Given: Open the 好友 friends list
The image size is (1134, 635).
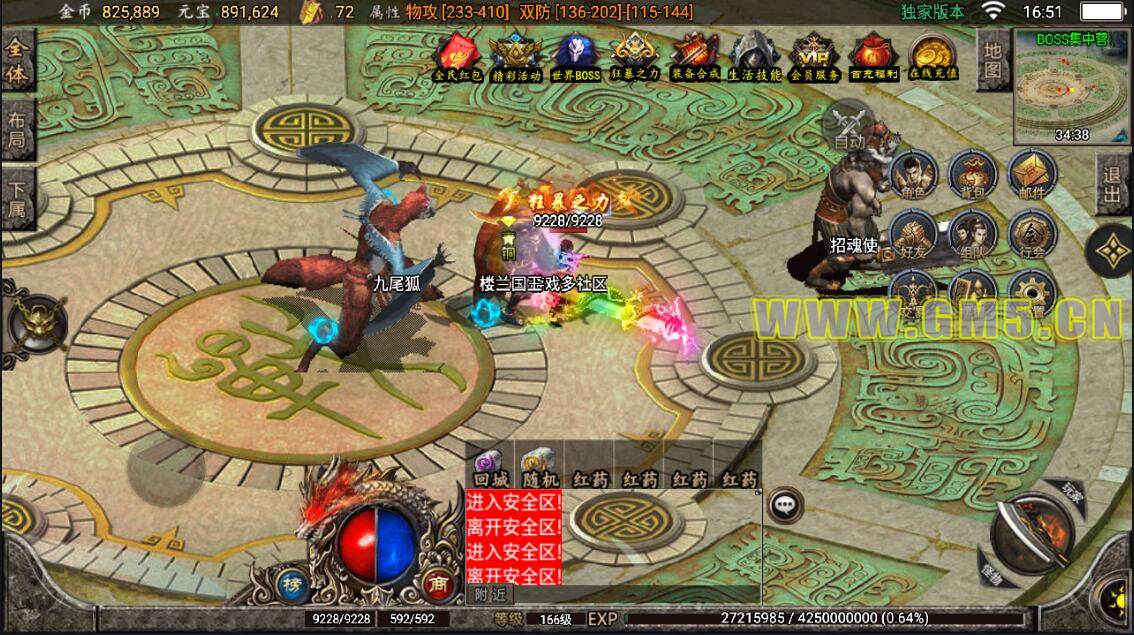Looking at the screenshot, I should [x=911, y=234].
